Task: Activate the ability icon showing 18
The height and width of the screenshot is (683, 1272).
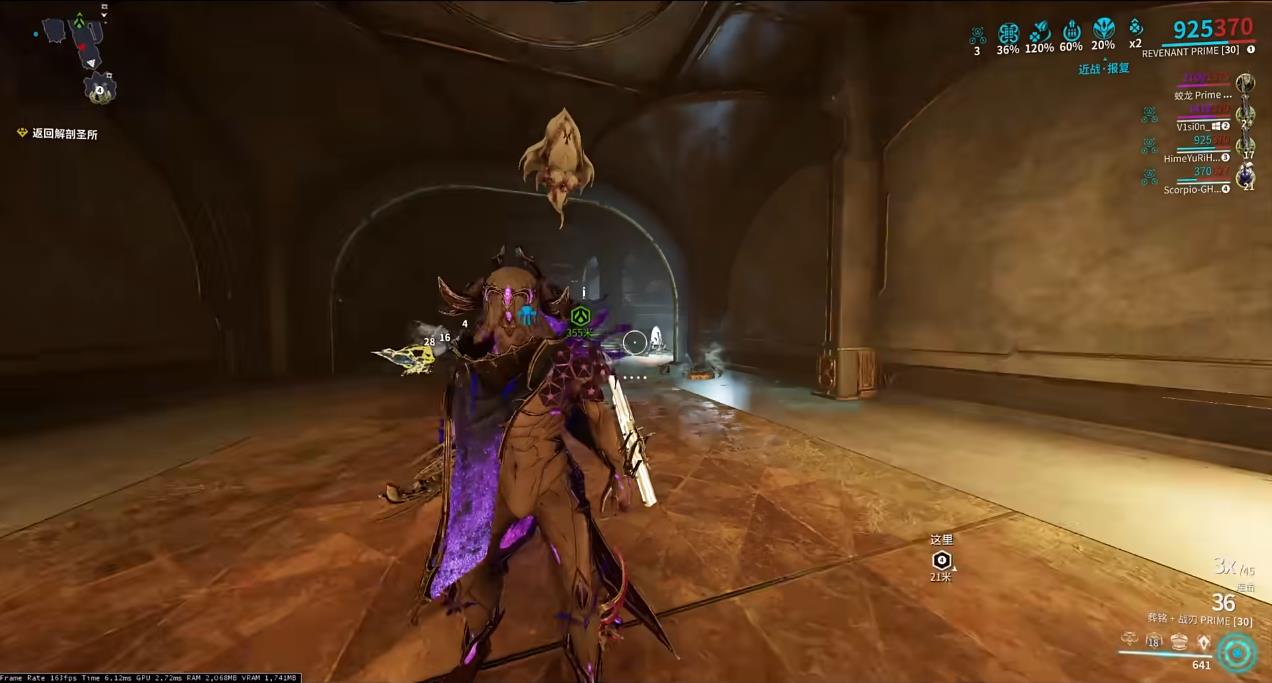Action: click(x=1154, y=642)
